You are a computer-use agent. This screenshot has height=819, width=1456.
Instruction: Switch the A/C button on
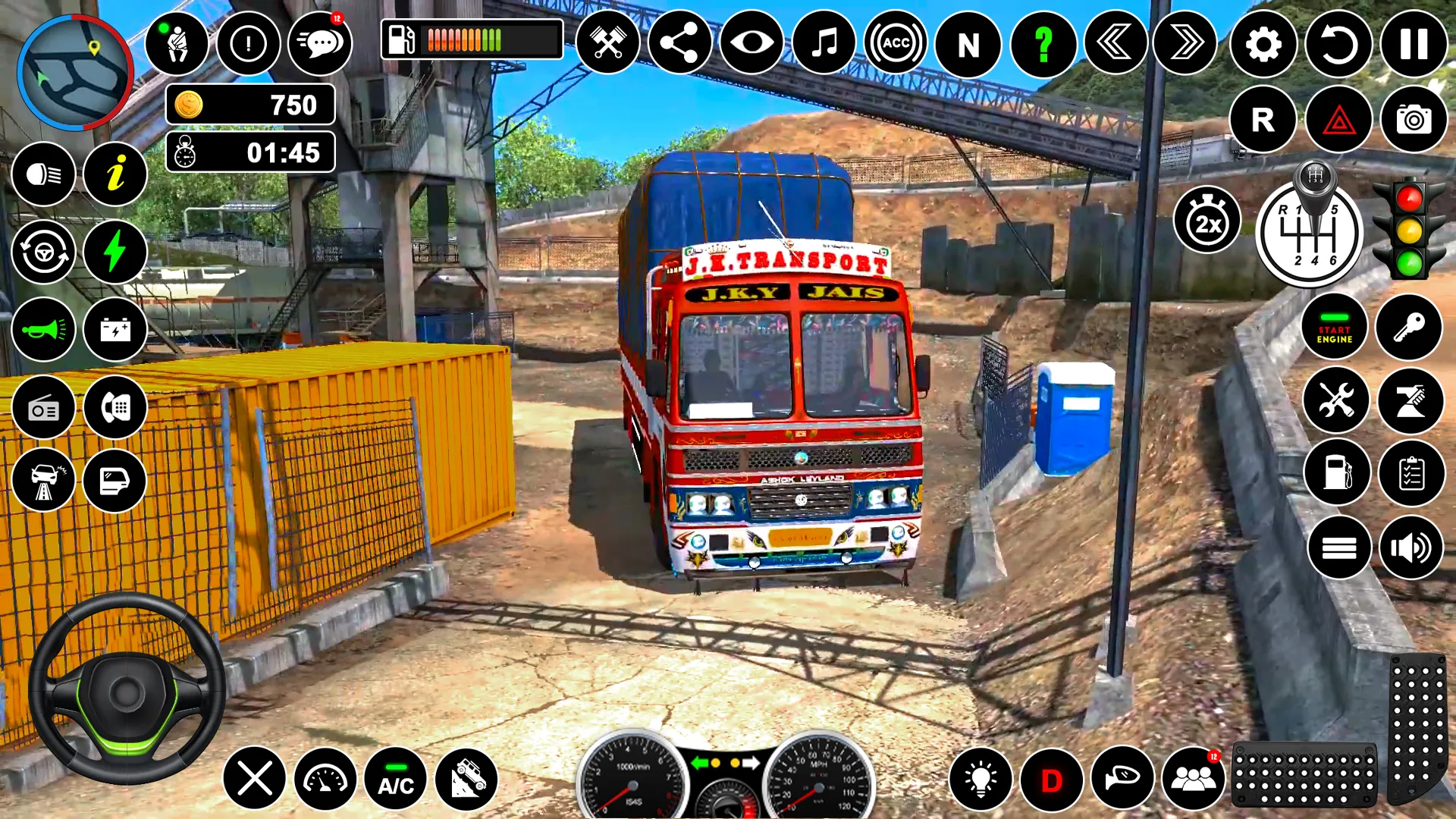[x=396, y=779]
